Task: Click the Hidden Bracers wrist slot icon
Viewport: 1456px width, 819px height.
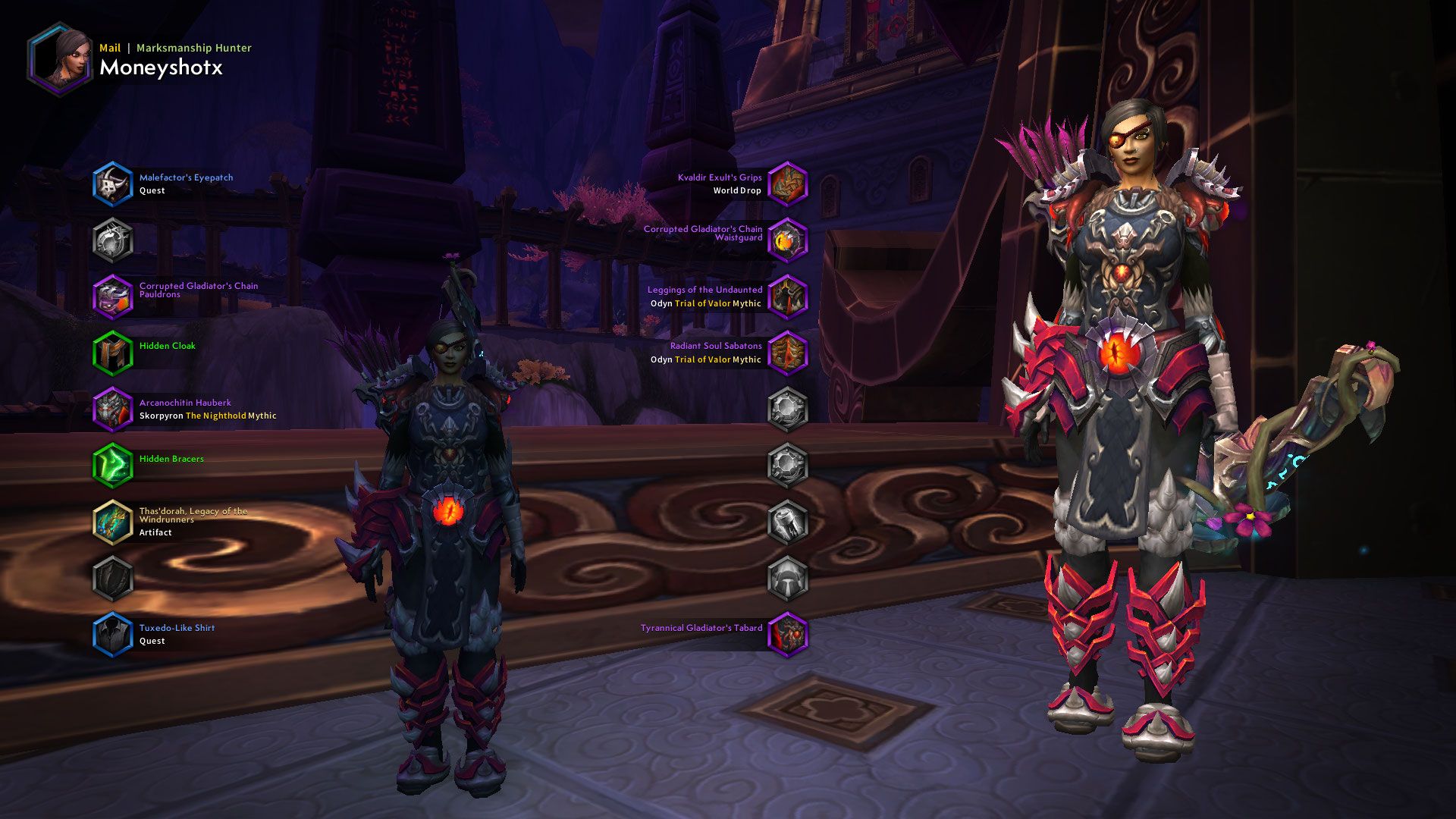Action: tap(114, 465)
